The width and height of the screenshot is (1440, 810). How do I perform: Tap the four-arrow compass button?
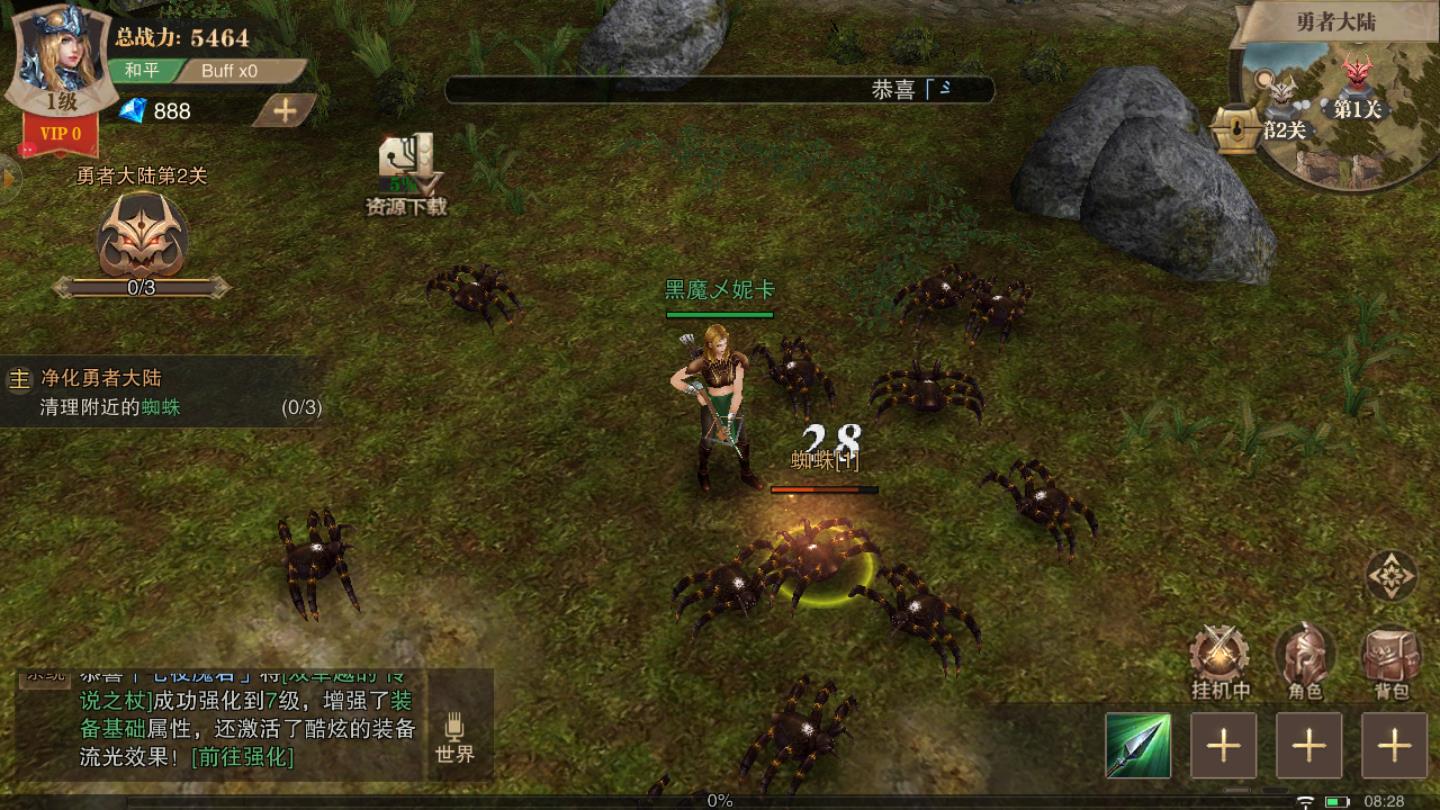(x=1391, y=576)
